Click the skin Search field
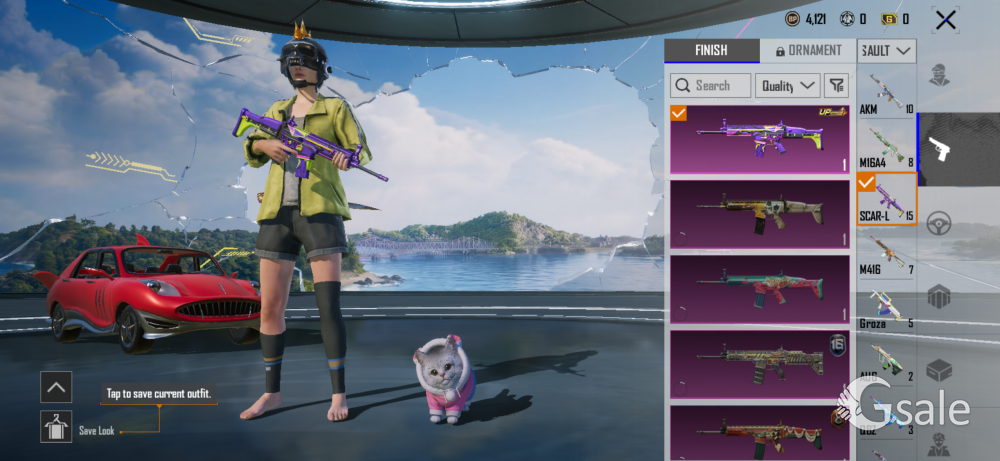The height and width of the screenshot is (461, 1000). [711, 86]
